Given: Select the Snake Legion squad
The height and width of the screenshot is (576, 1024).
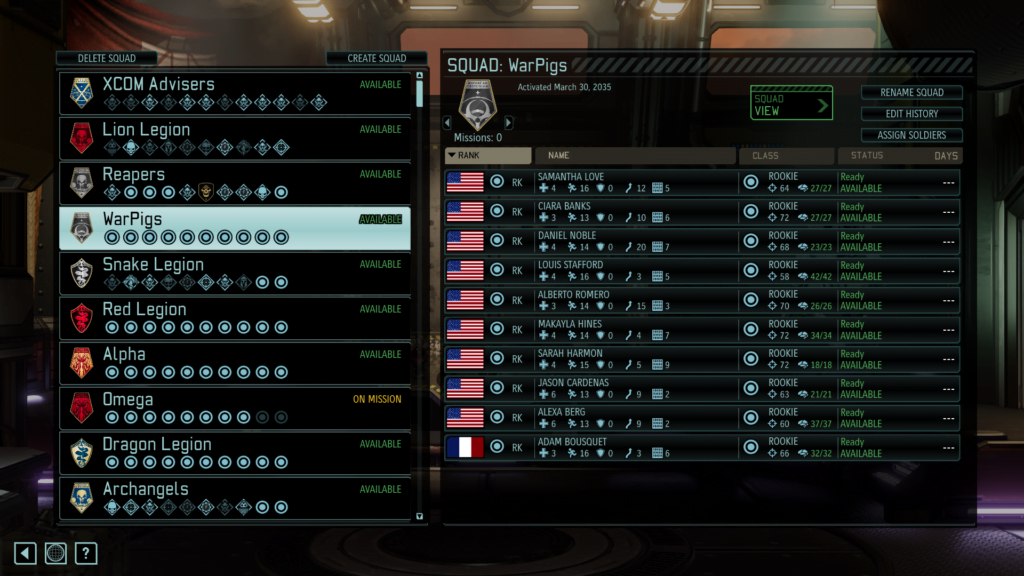Looking at the screenshot, I should [235, 272].
